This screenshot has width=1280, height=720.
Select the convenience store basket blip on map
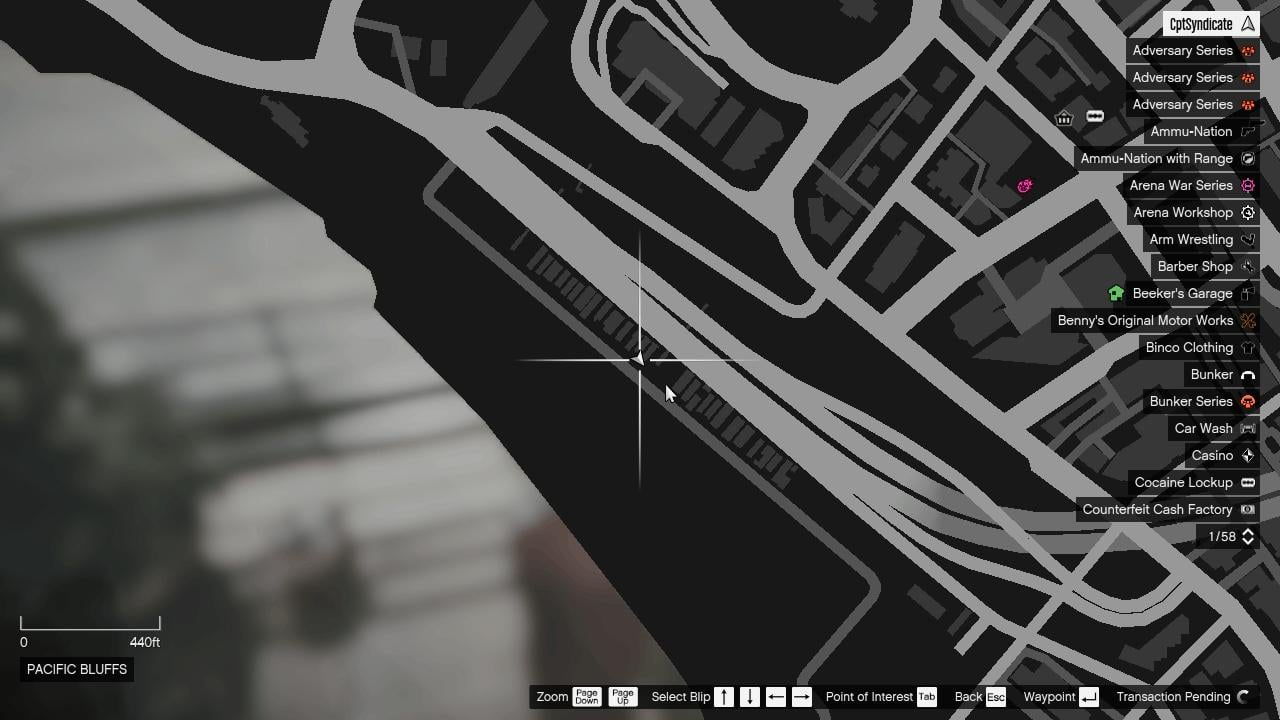click(1063, 117)
